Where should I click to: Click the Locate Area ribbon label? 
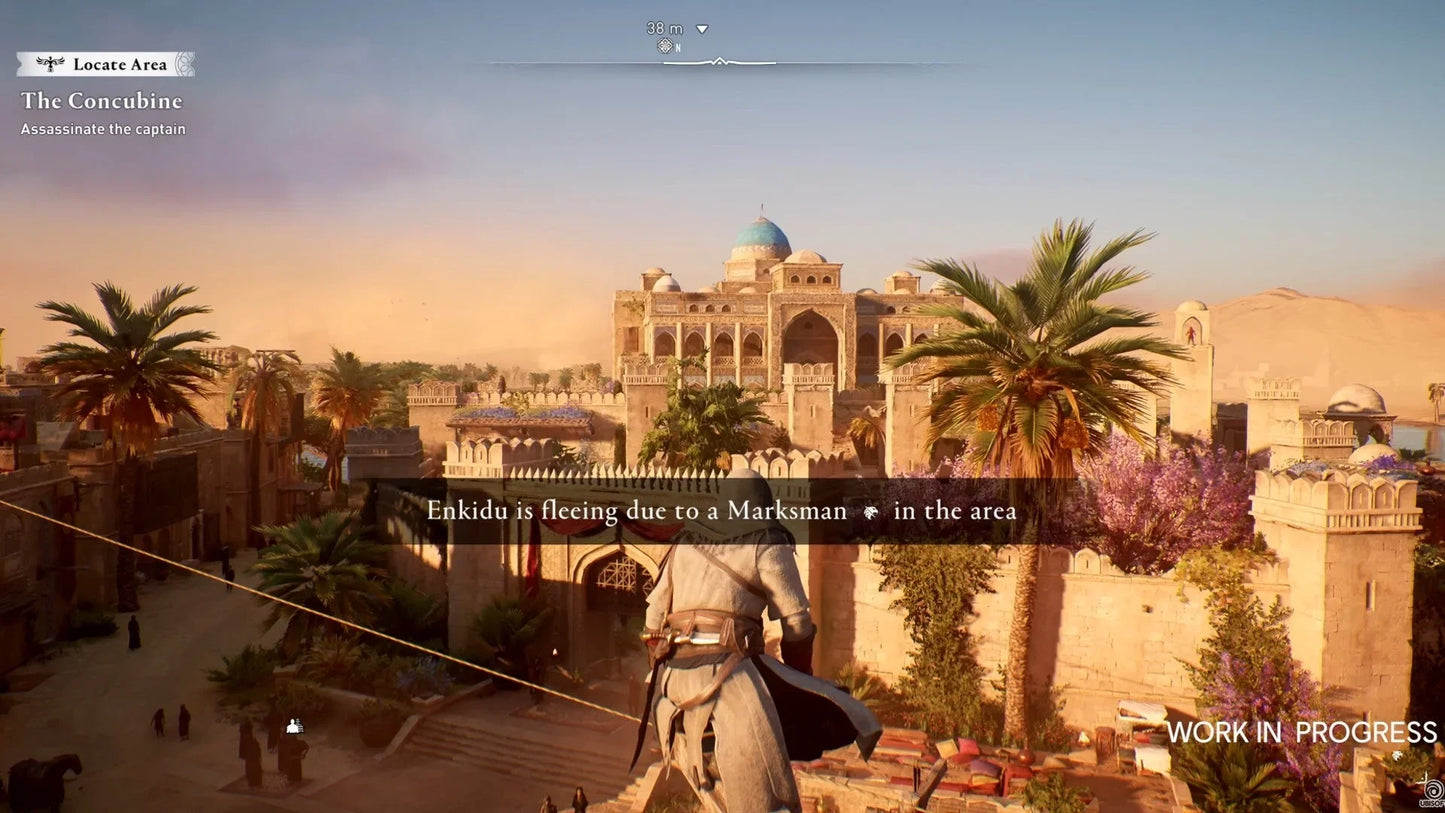[118, 64]
